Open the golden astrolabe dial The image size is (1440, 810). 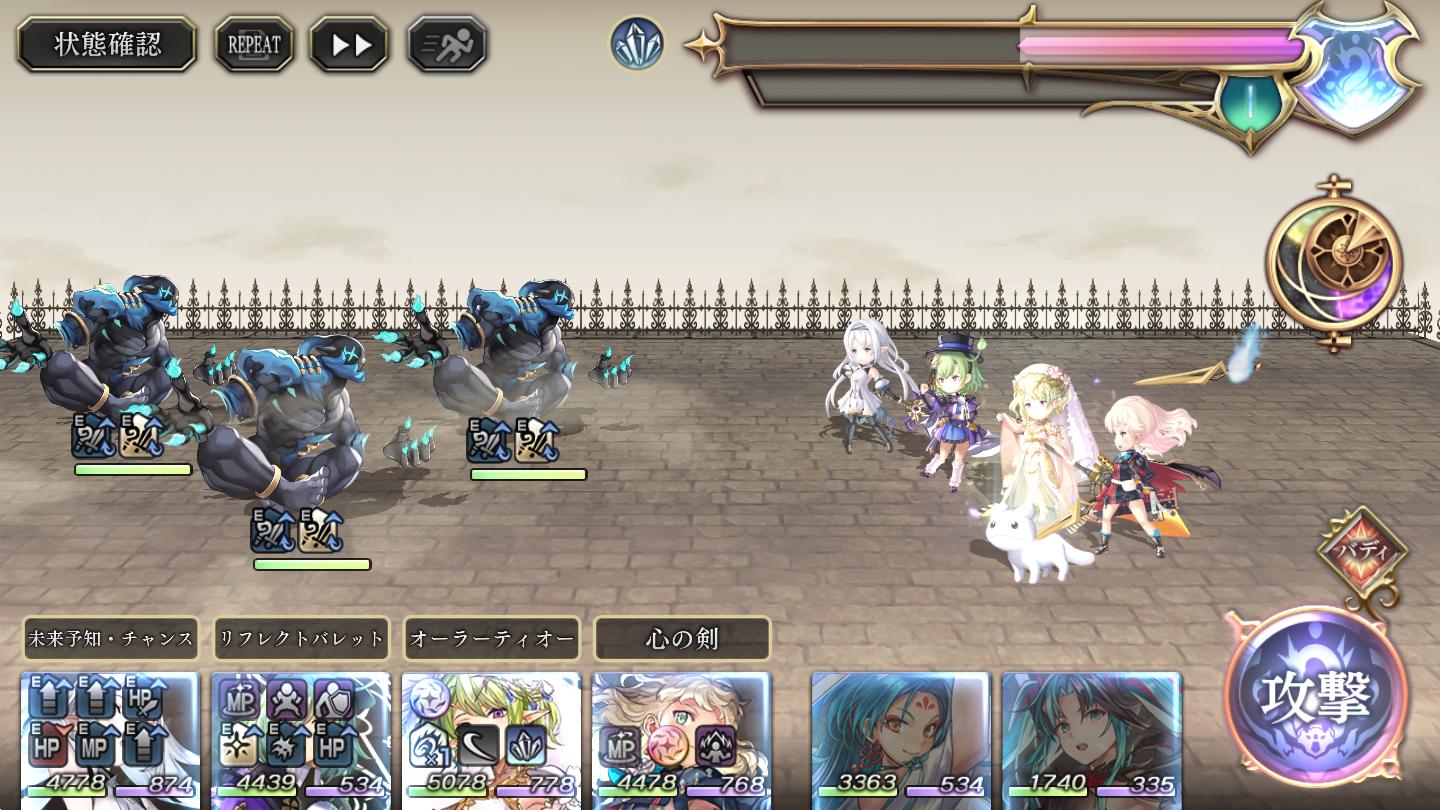tap(1334, 262)
